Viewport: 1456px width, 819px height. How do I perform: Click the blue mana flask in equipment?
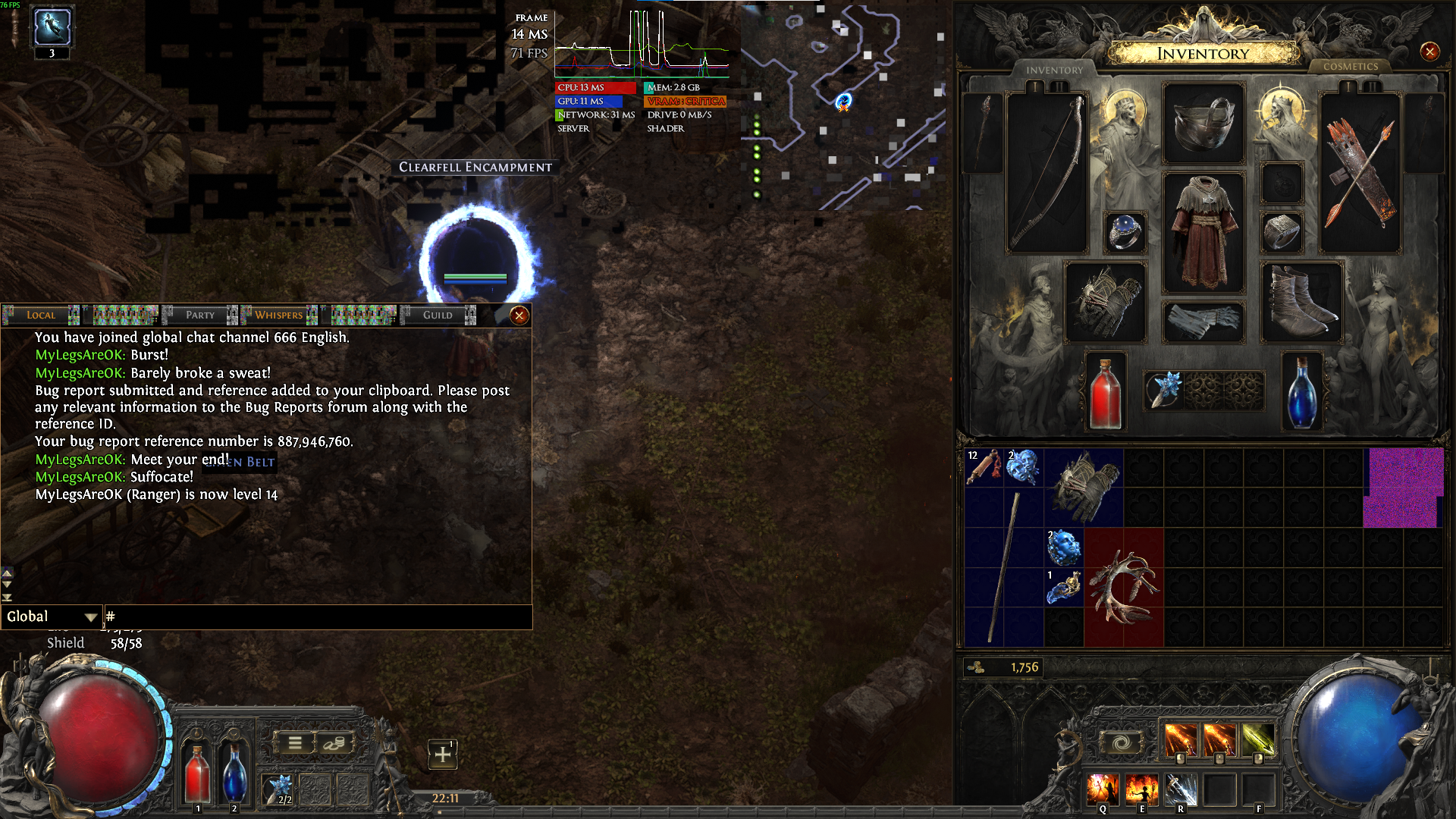click(1301, 392)
